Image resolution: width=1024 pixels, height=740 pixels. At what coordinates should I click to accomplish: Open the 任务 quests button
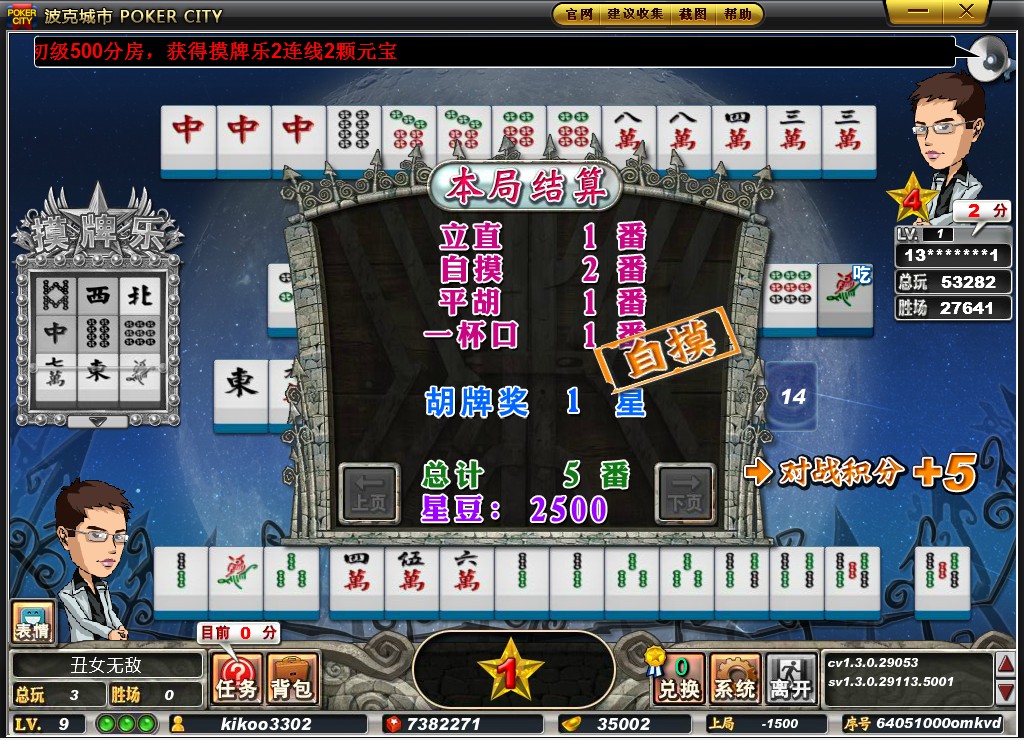pos(237,679)
